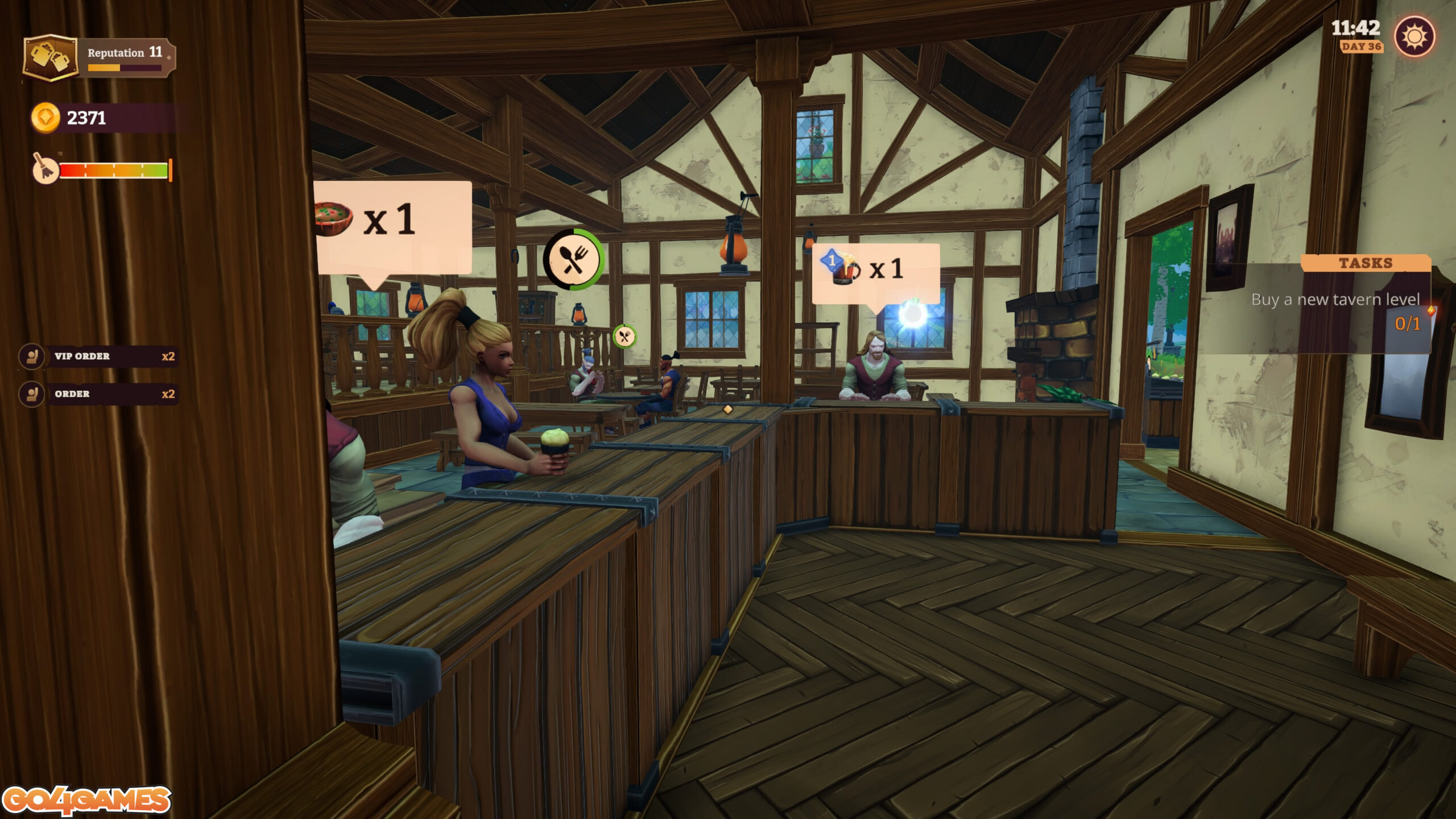This screenshot has height=819, width=1456.
Task: Click the large fork and spoon eating indicator
Action: [x=573, y=260]
